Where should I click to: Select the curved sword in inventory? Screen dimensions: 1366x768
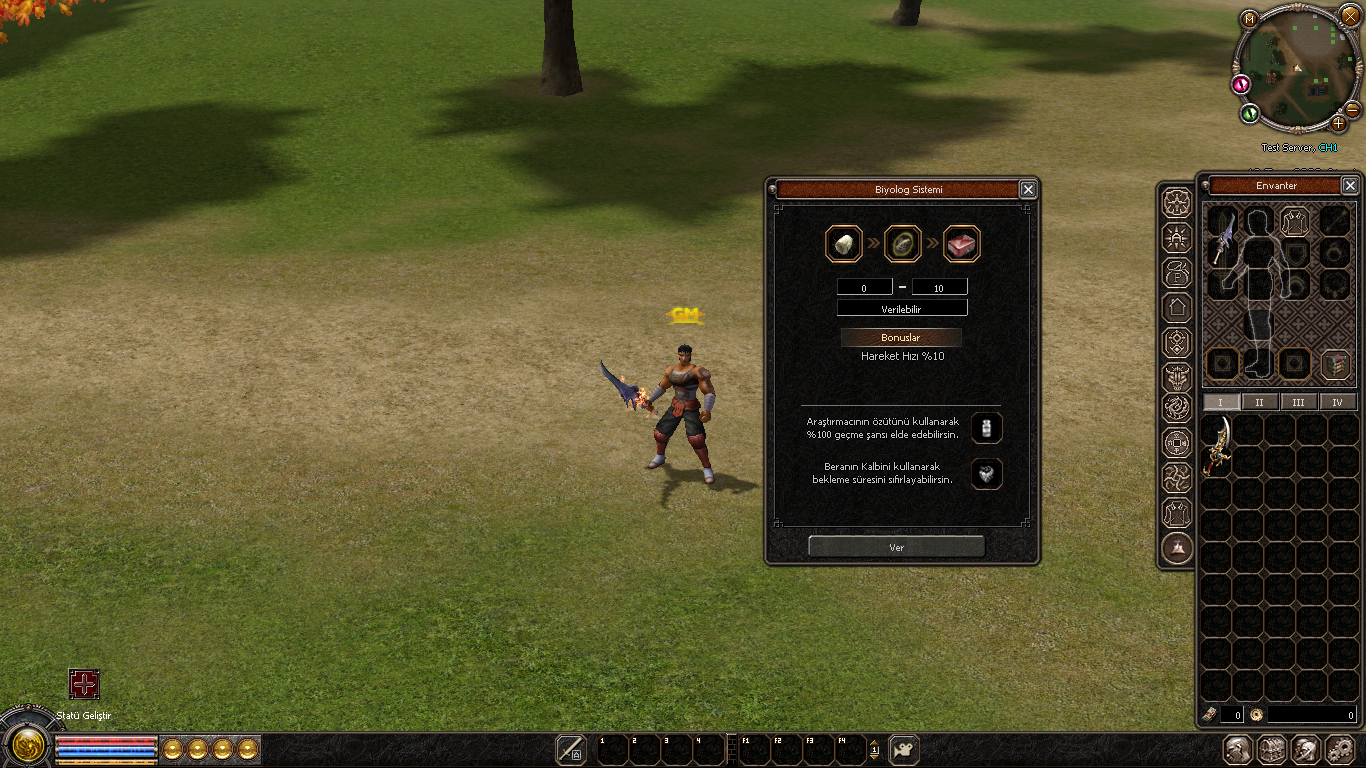(x=1217, y=447)
